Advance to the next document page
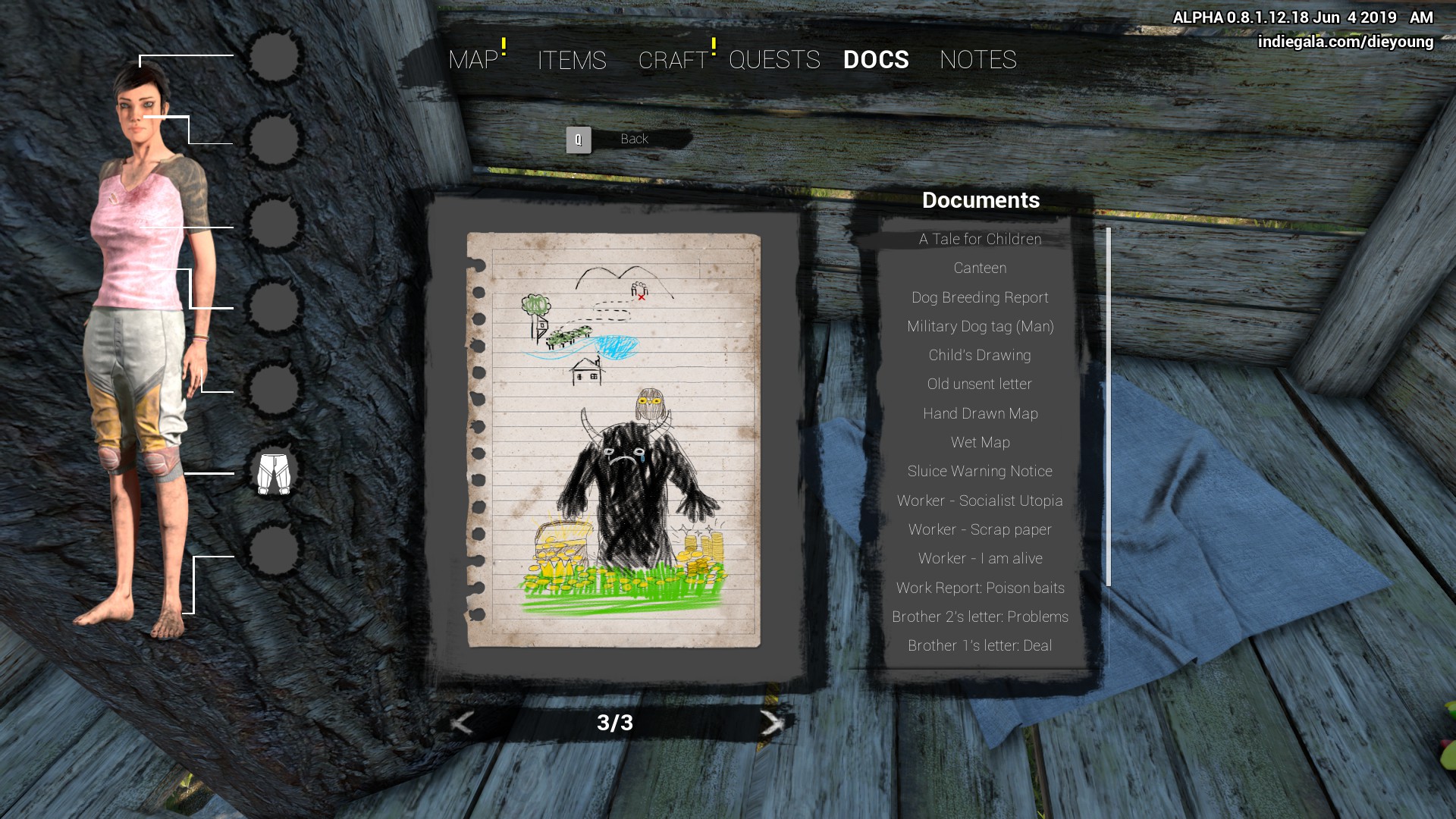The height and width of the screenshot is (819, 1456). 771,723
